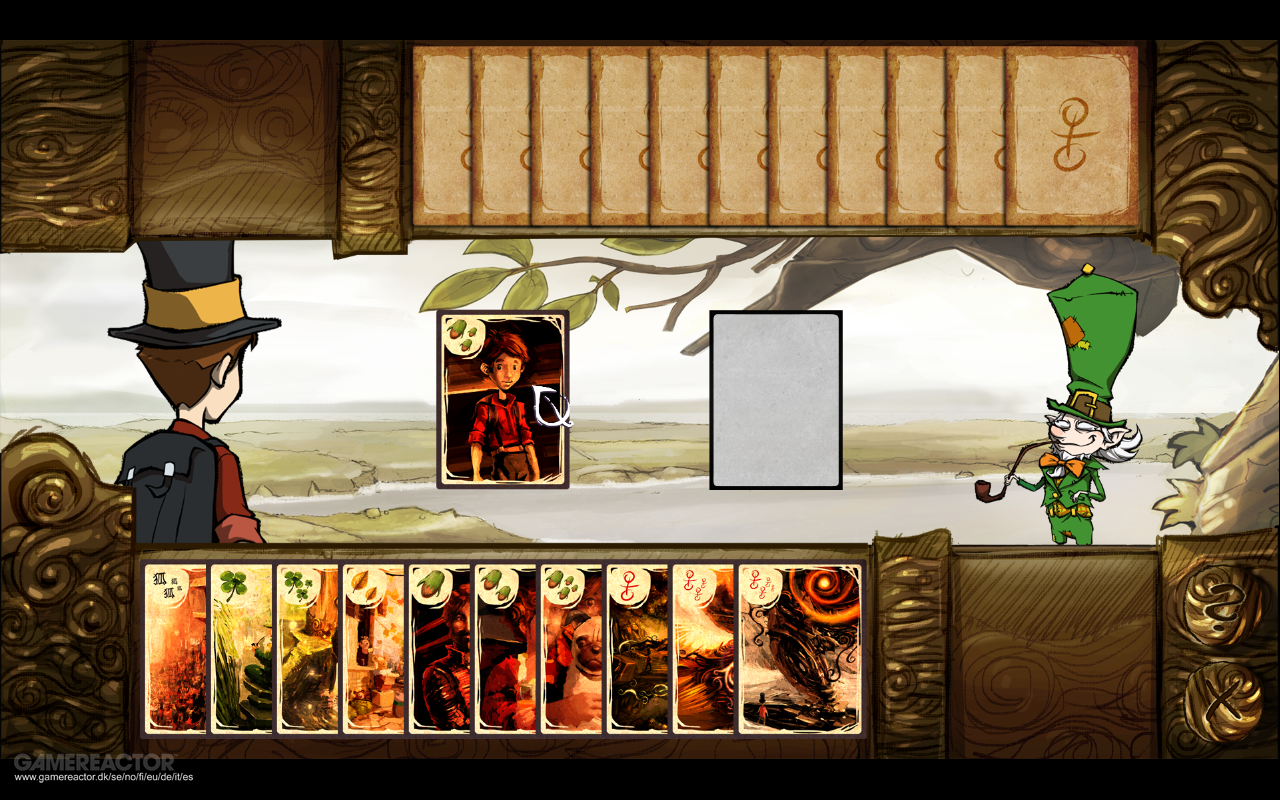
Task: Choose the four-acorn card with the dog
Action: (571, 650)
